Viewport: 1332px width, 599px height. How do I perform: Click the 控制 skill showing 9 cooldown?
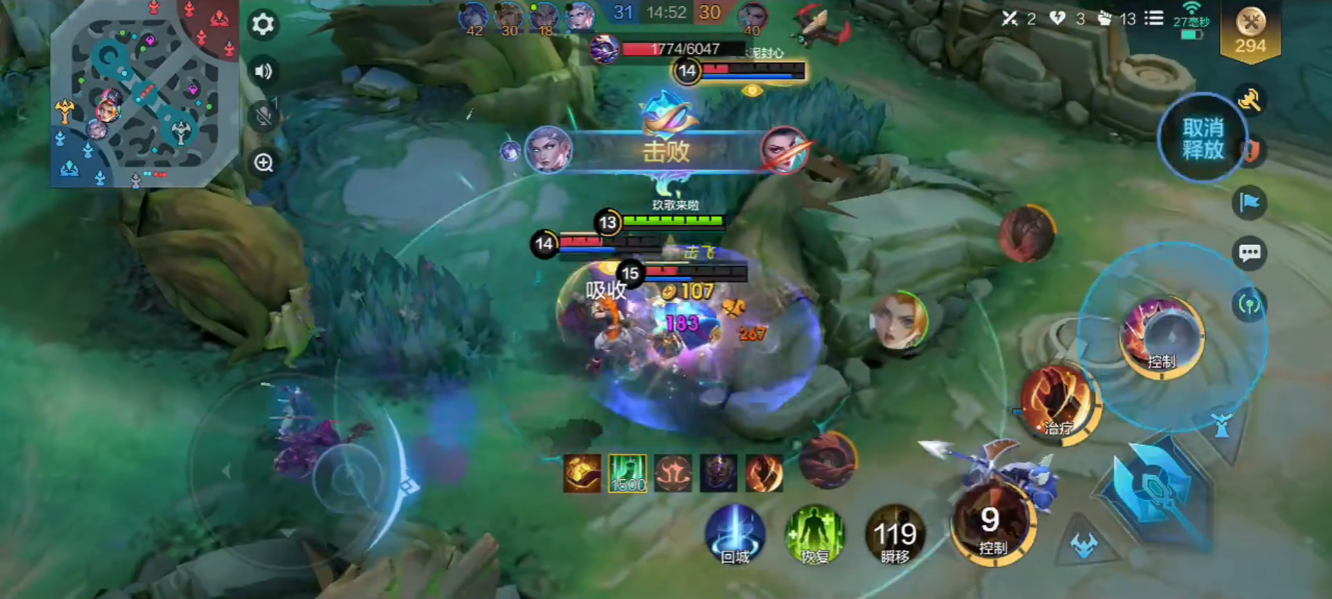pyautogui.click(x=991, y=523)
